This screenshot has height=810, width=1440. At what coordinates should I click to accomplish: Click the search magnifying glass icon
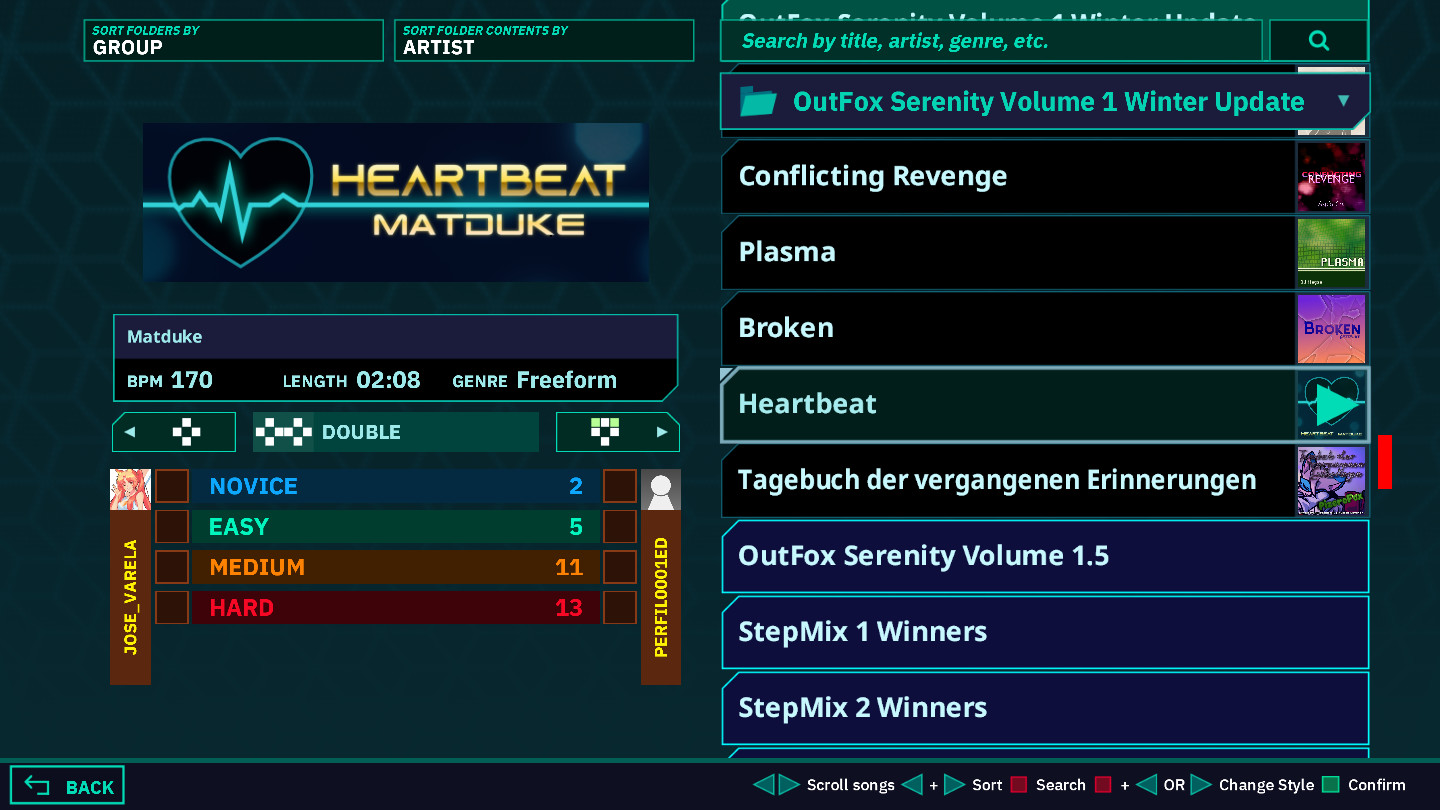pos(1318,40)
